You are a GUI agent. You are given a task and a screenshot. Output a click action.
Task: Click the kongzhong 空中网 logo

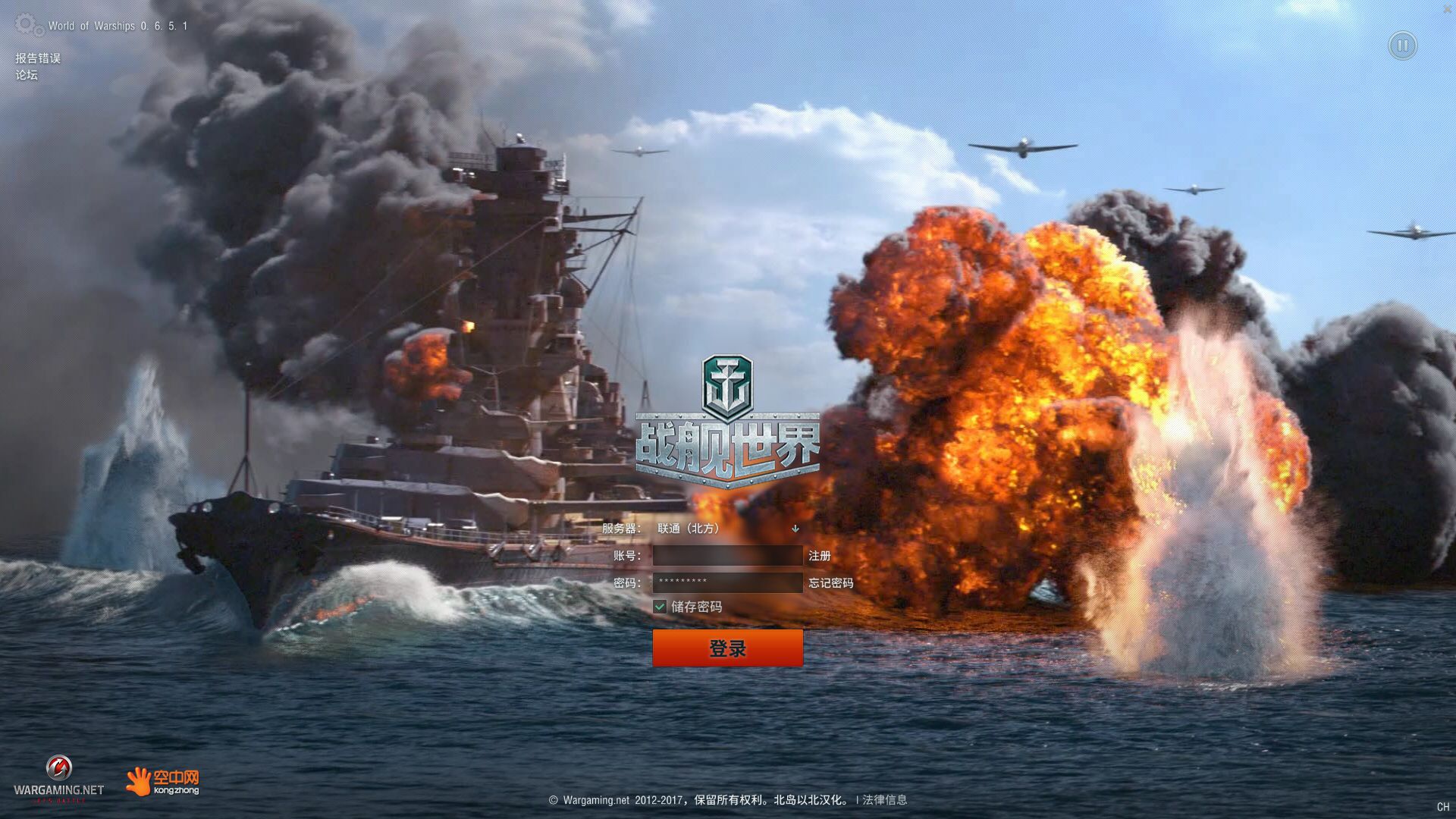[163, 781]
